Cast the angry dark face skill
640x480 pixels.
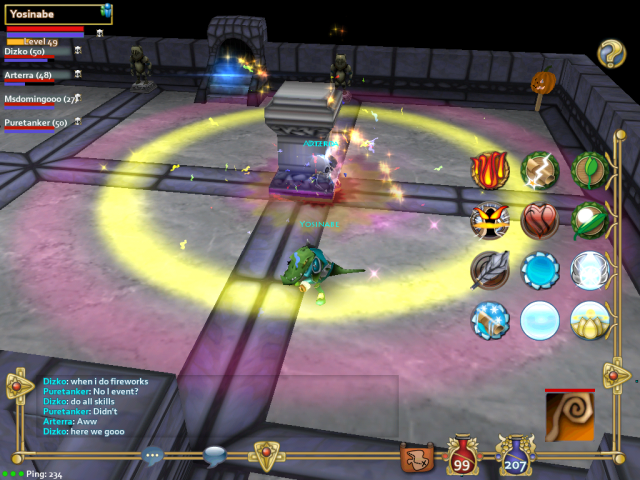[490, 220]
